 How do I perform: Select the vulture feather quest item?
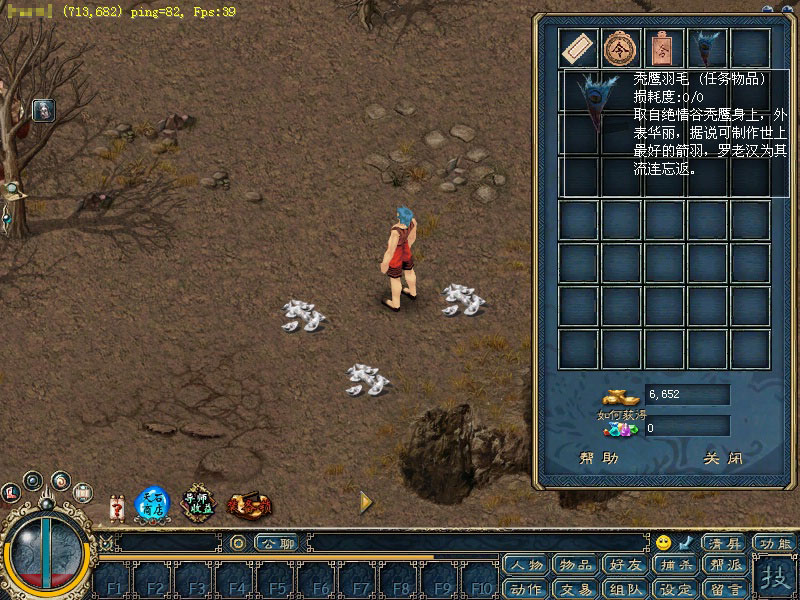coord(706,47)
